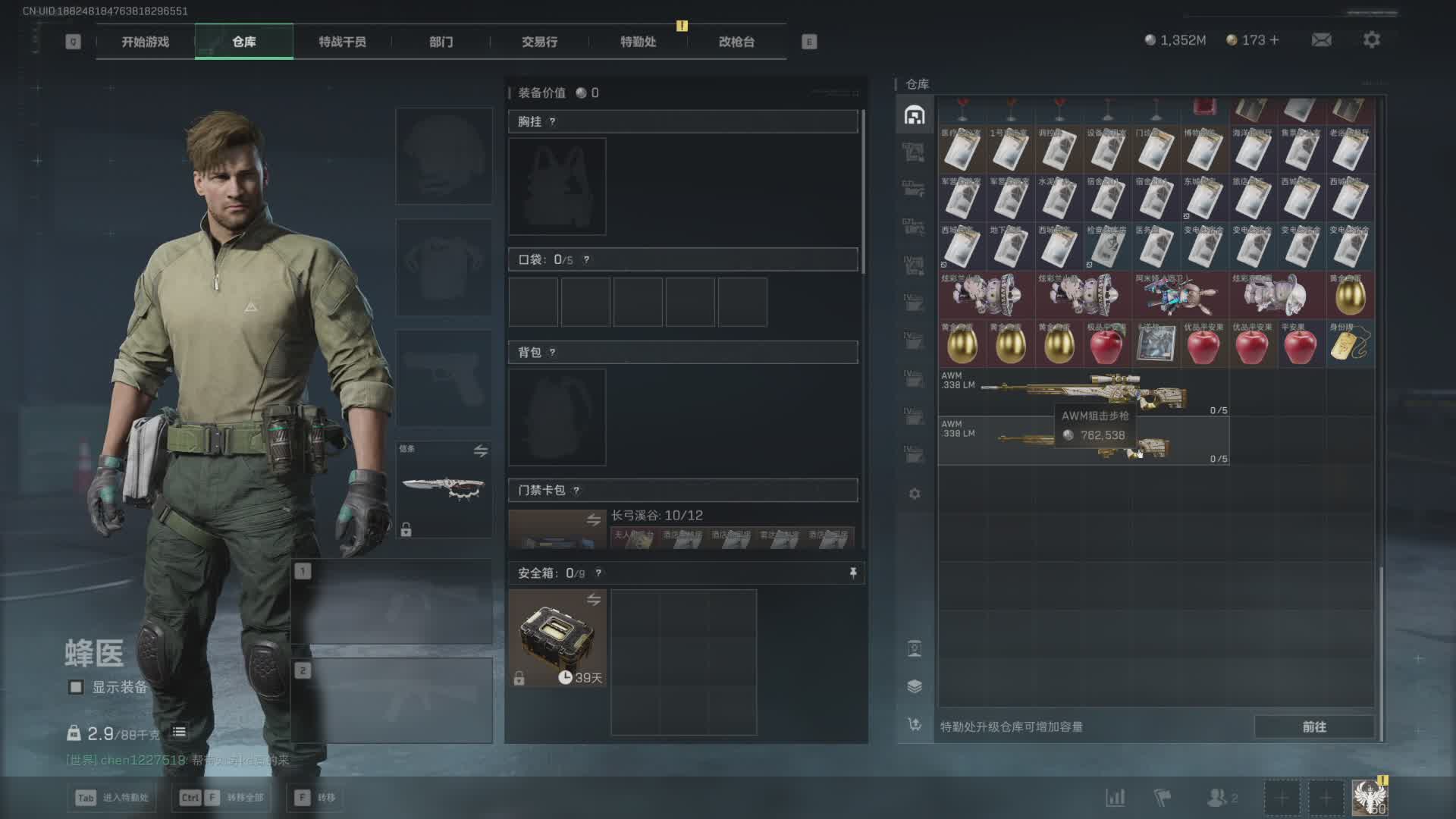Go to the 部门 tab
The image size is (1456, 819).
pyautogui.click(x=441, y=42)
